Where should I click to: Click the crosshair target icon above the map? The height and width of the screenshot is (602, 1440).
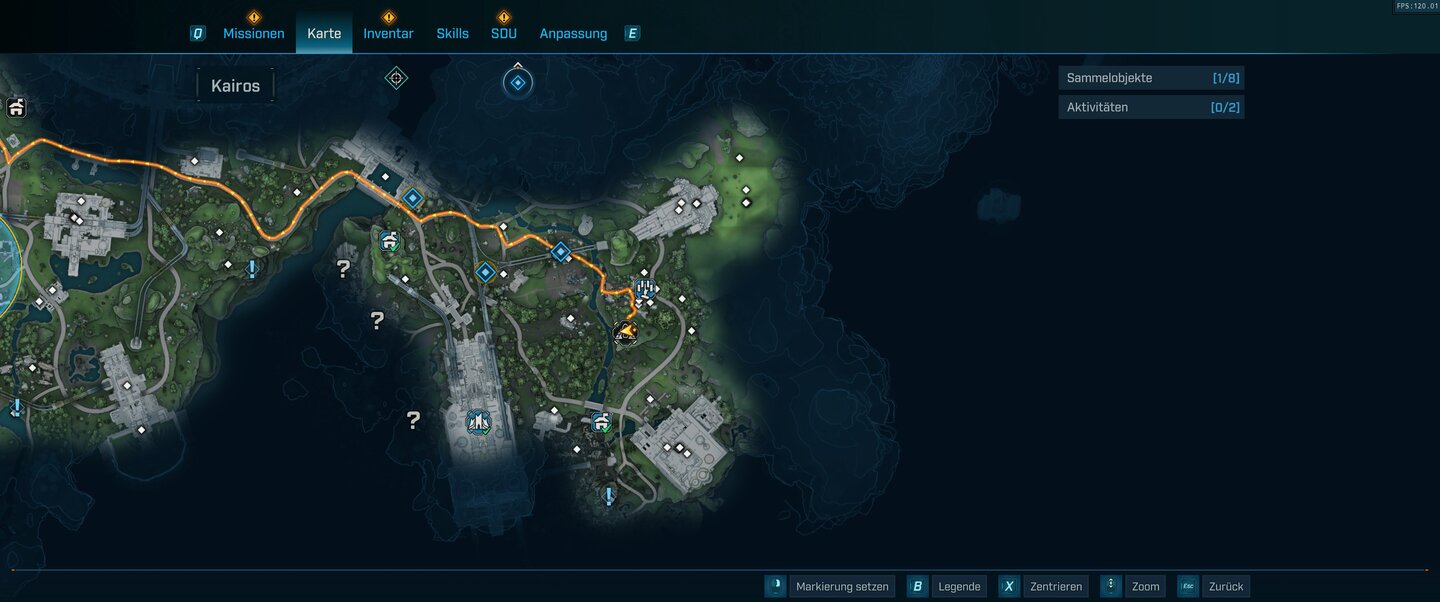(396, 78)
